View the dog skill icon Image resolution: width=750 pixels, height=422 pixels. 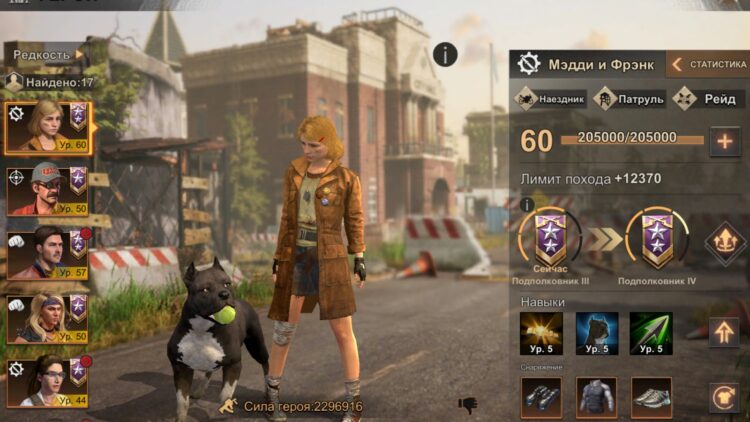pos(597,333)
